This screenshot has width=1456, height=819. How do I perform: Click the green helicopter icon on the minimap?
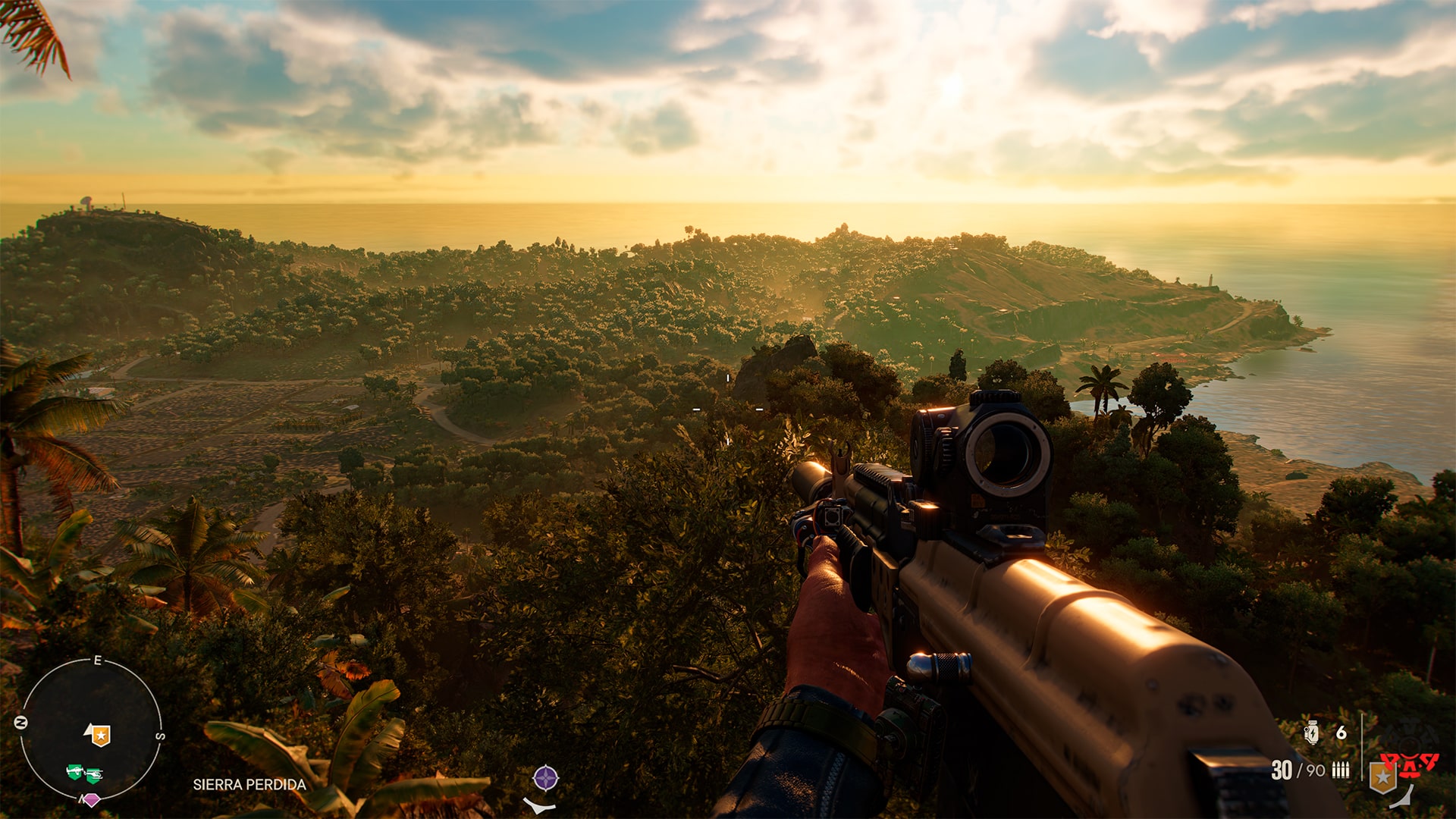(x=94, y=775)
